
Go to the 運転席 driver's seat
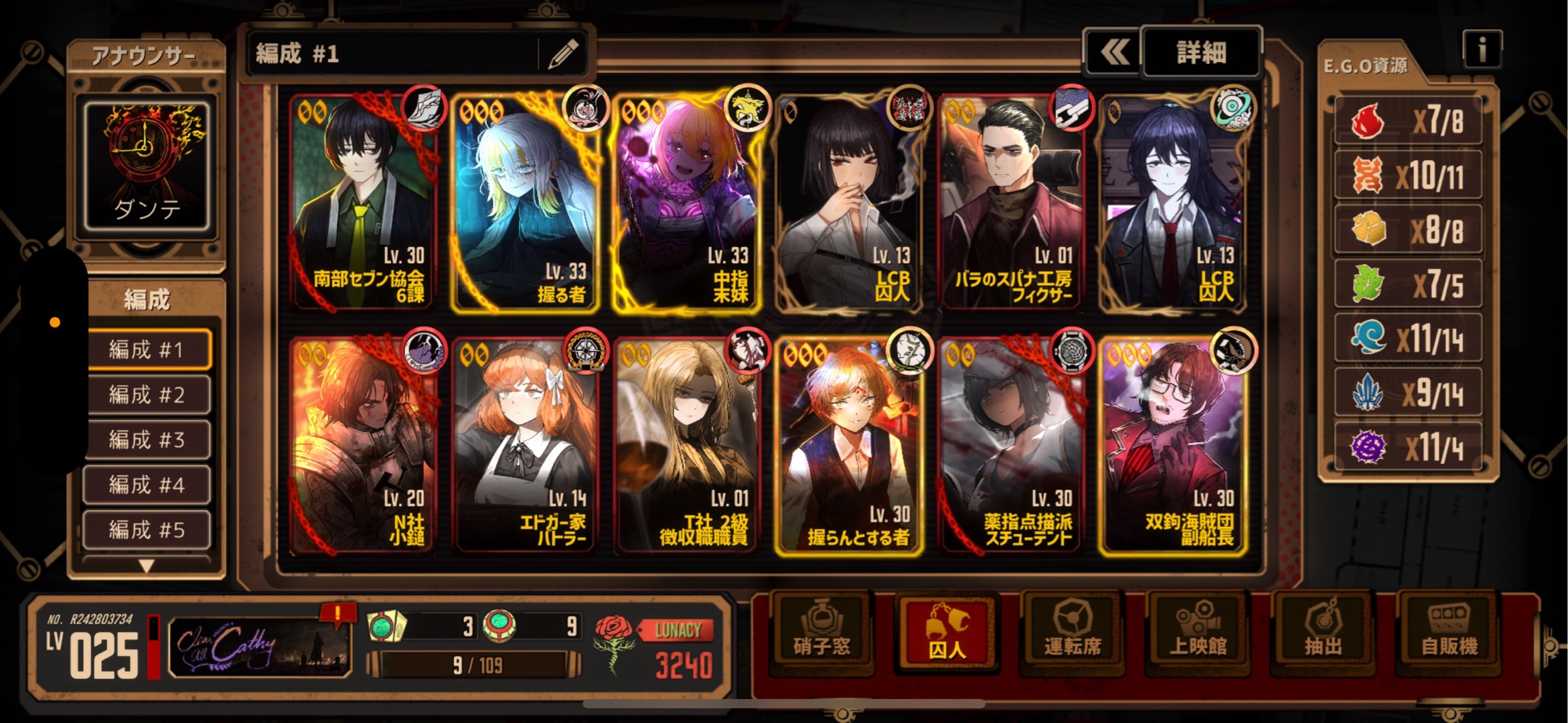point(1073,632)
